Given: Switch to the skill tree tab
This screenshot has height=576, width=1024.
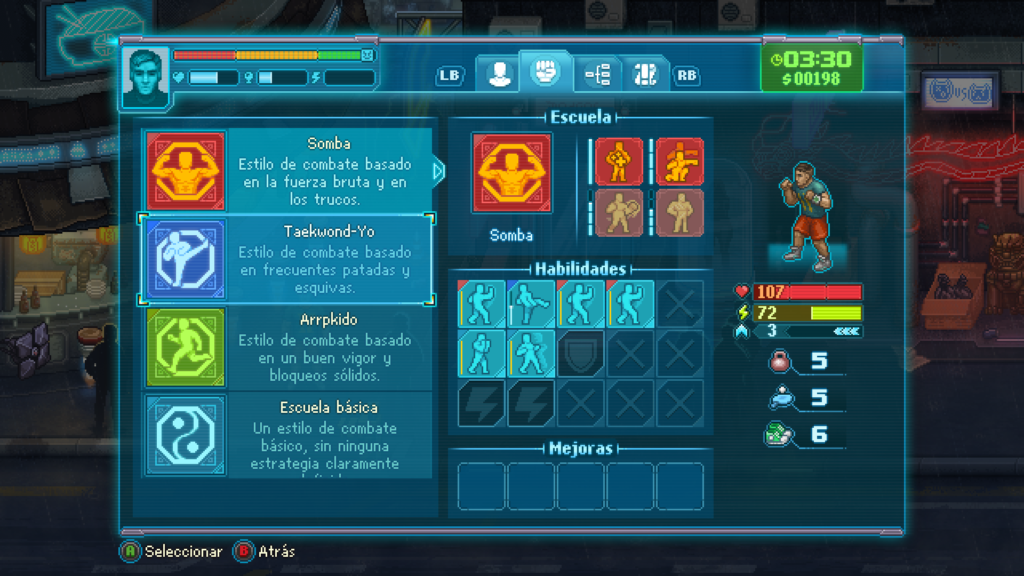Looking at the screenshot, I should click(x=597, y=74).
